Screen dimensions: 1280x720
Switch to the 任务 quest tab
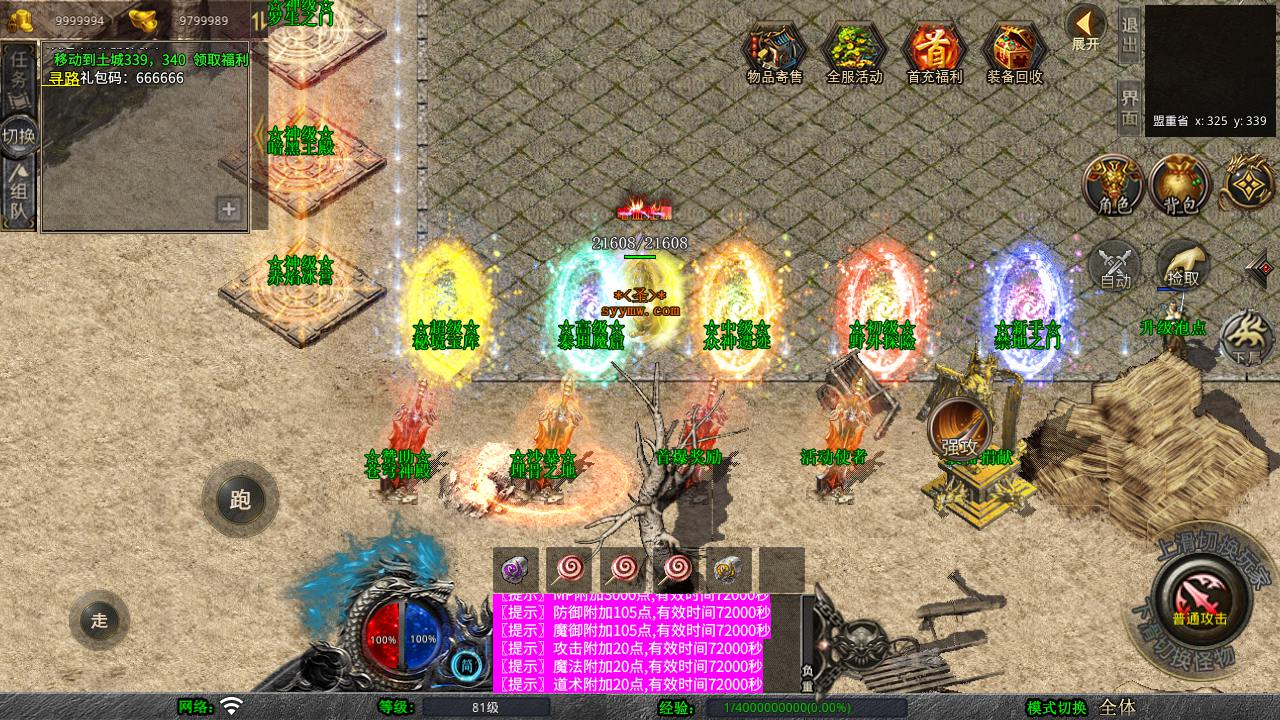point(19,70)
